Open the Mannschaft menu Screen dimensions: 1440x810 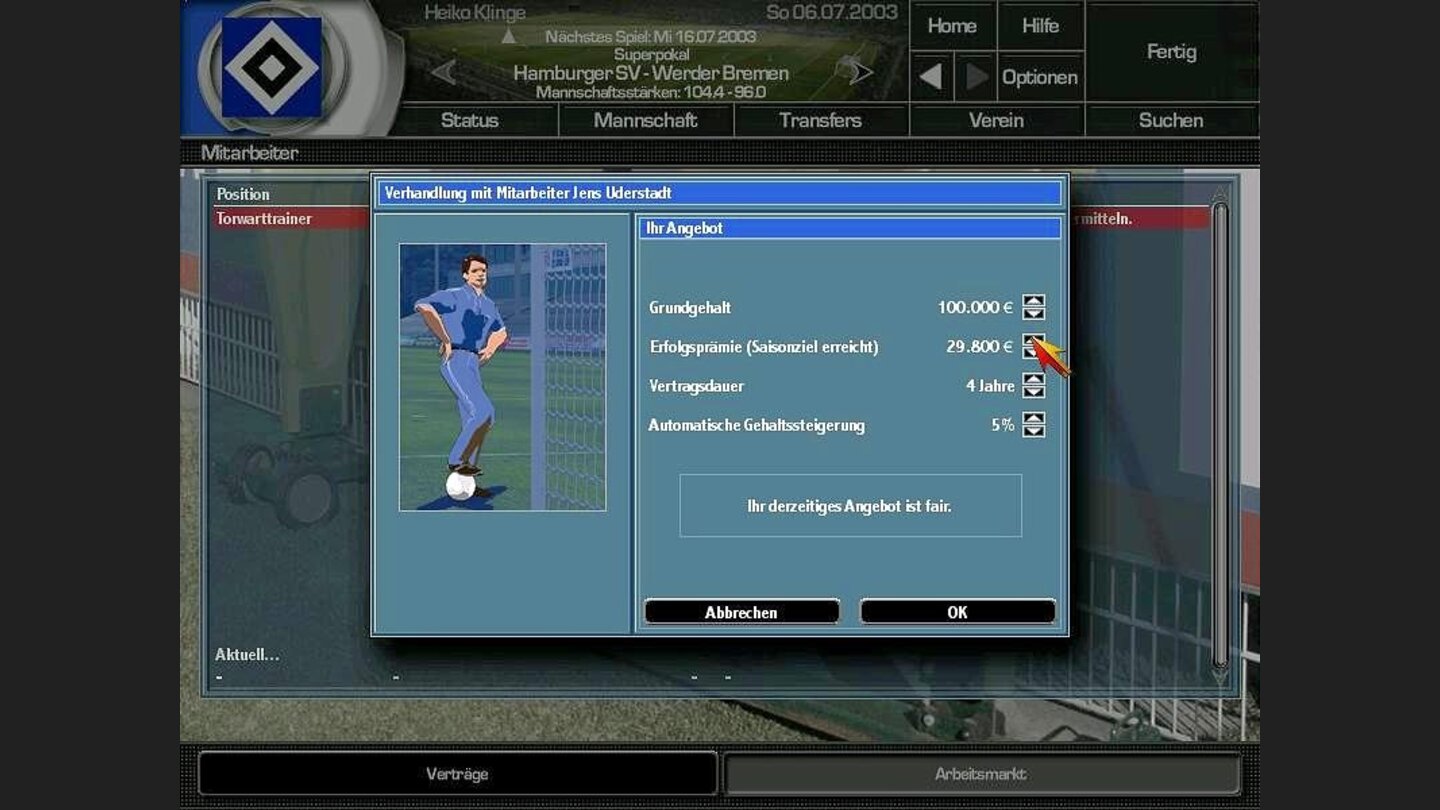click(646, 120)
